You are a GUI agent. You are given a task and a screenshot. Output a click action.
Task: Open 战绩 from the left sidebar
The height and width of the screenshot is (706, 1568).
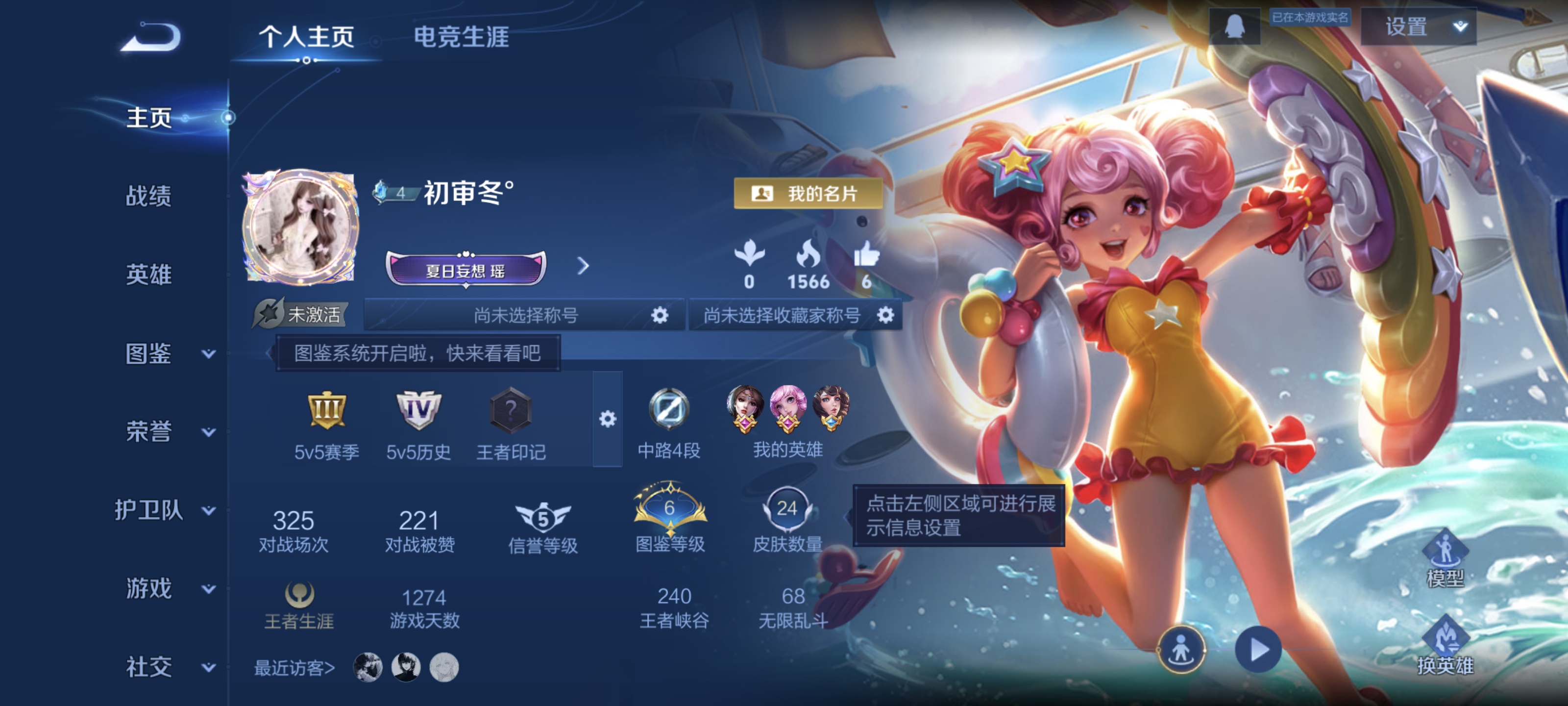point(148,197)
